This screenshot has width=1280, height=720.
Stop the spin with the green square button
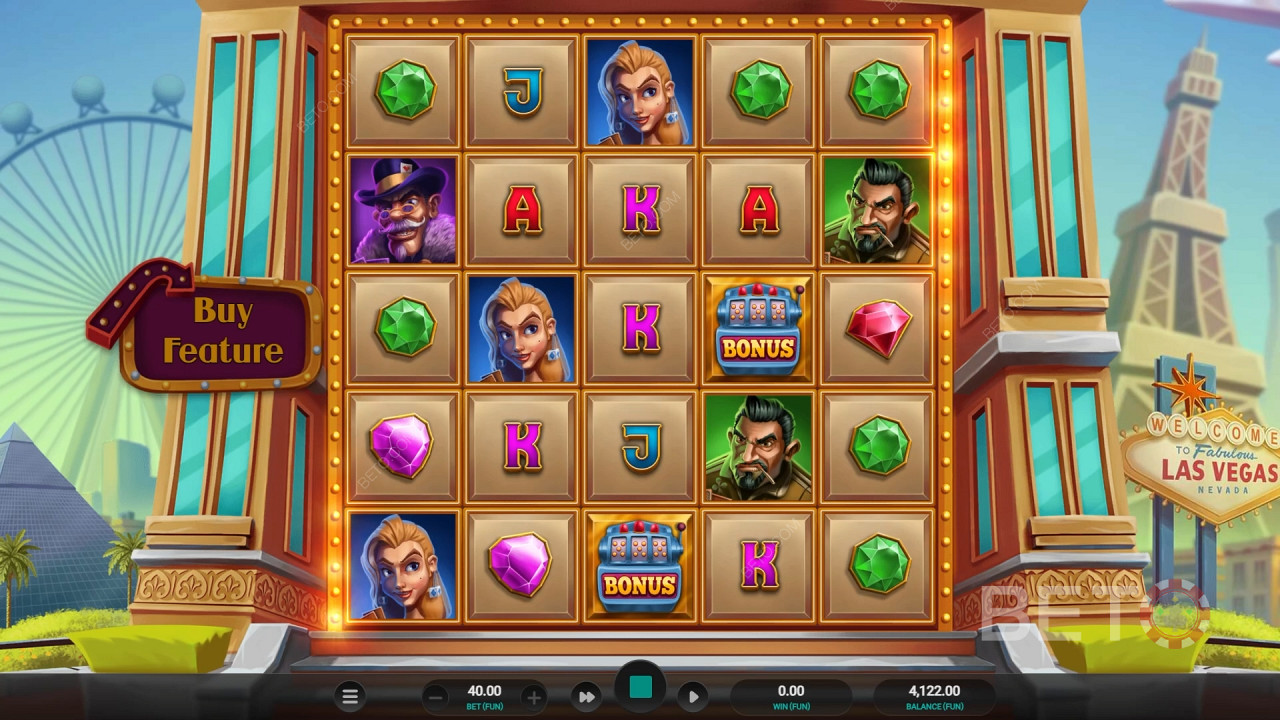[640, 687]
